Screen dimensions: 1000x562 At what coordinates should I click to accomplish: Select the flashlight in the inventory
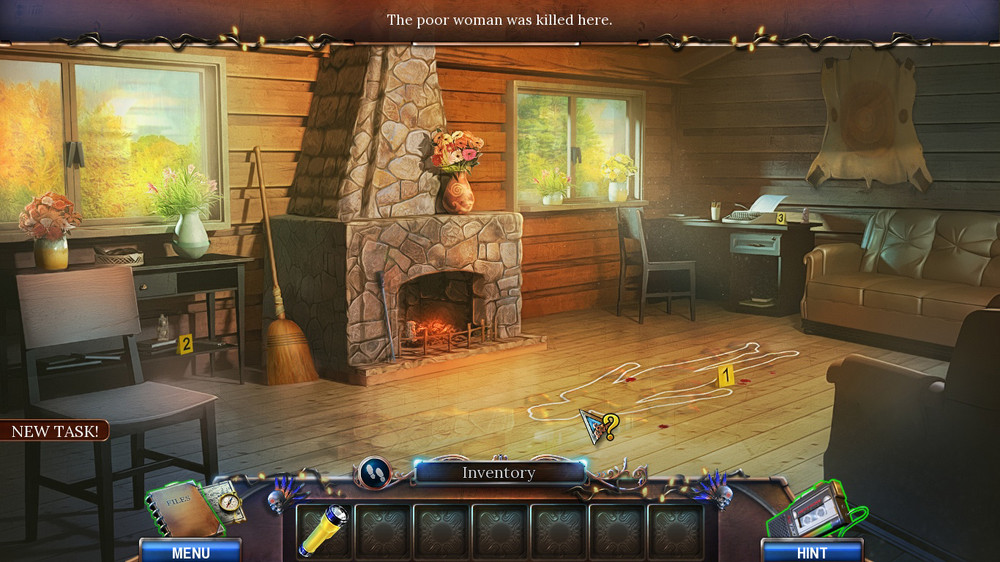[x=324, y=530]
